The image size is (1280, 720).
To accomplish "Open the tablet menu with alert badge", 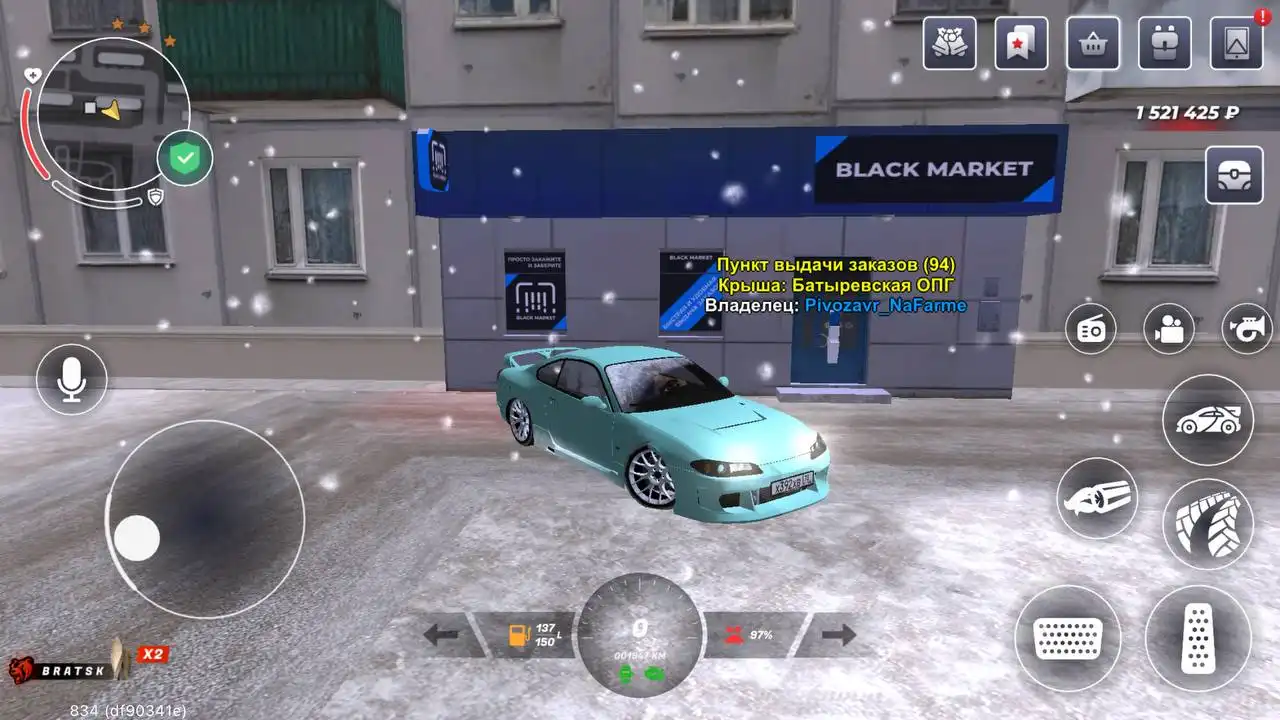I will pyautogui.click(x=1237, y=44).
